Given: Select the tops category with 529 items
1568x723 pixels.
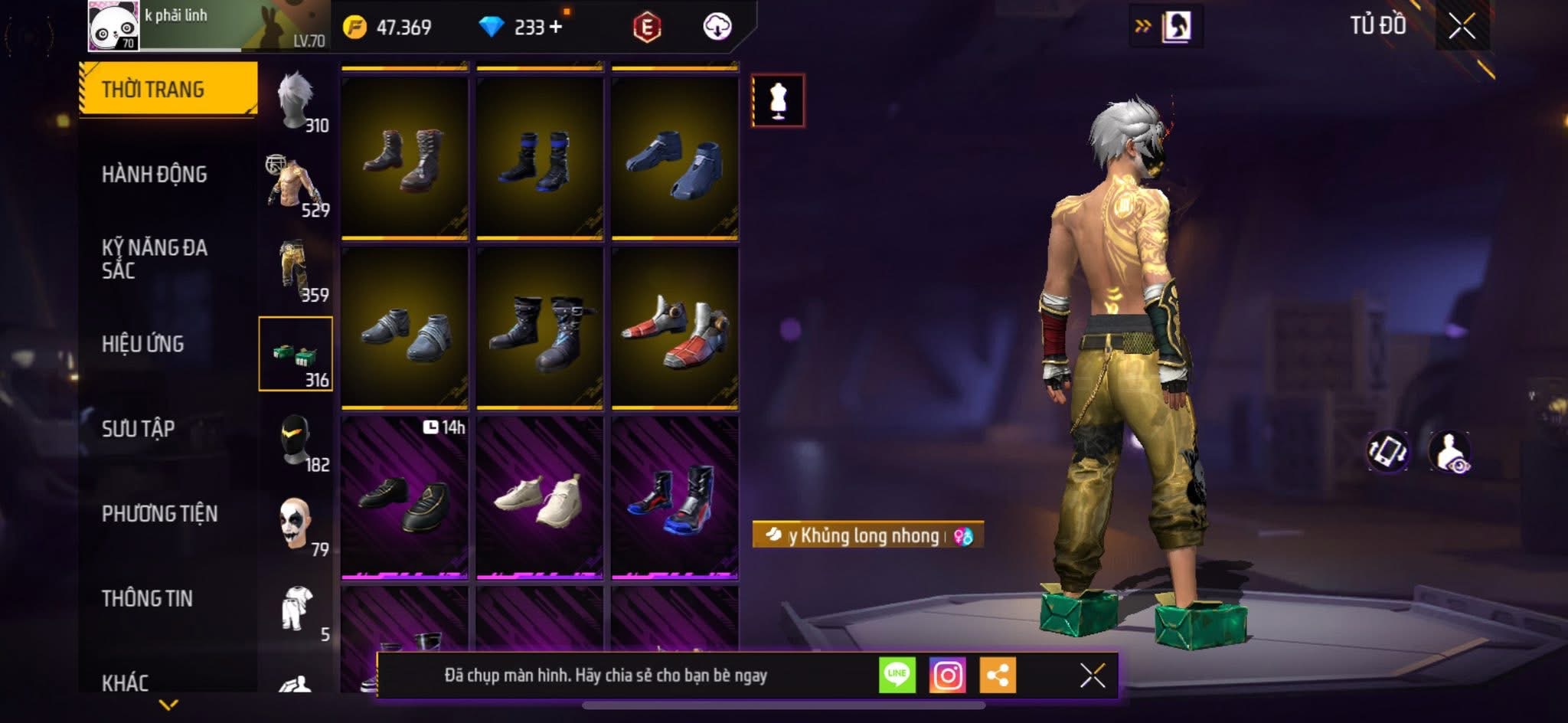Looking at the screenshot, I should click(297, 185).
